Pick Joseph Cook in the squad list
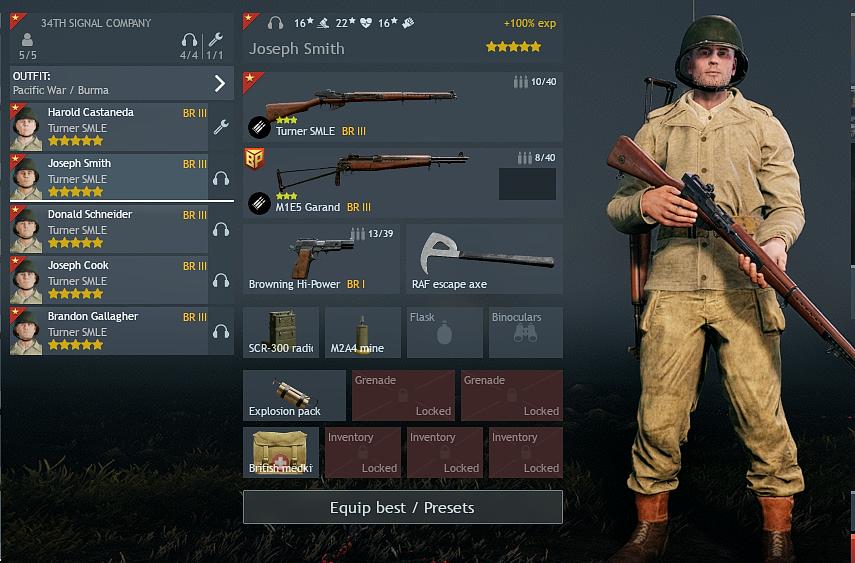 click(x=110, y=280)
